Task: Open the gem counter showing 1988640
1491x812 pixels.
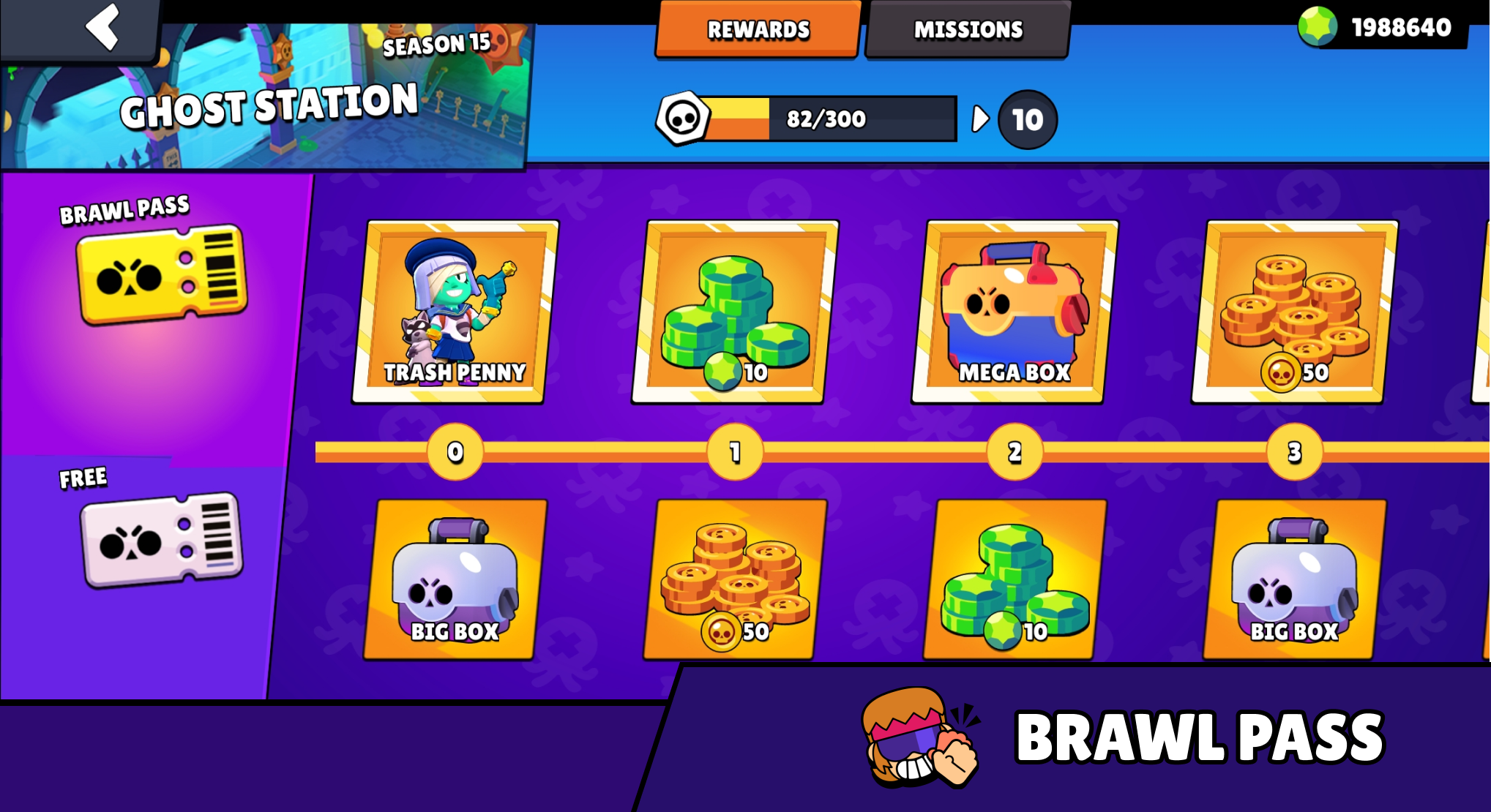Action: click(1405, 28)
